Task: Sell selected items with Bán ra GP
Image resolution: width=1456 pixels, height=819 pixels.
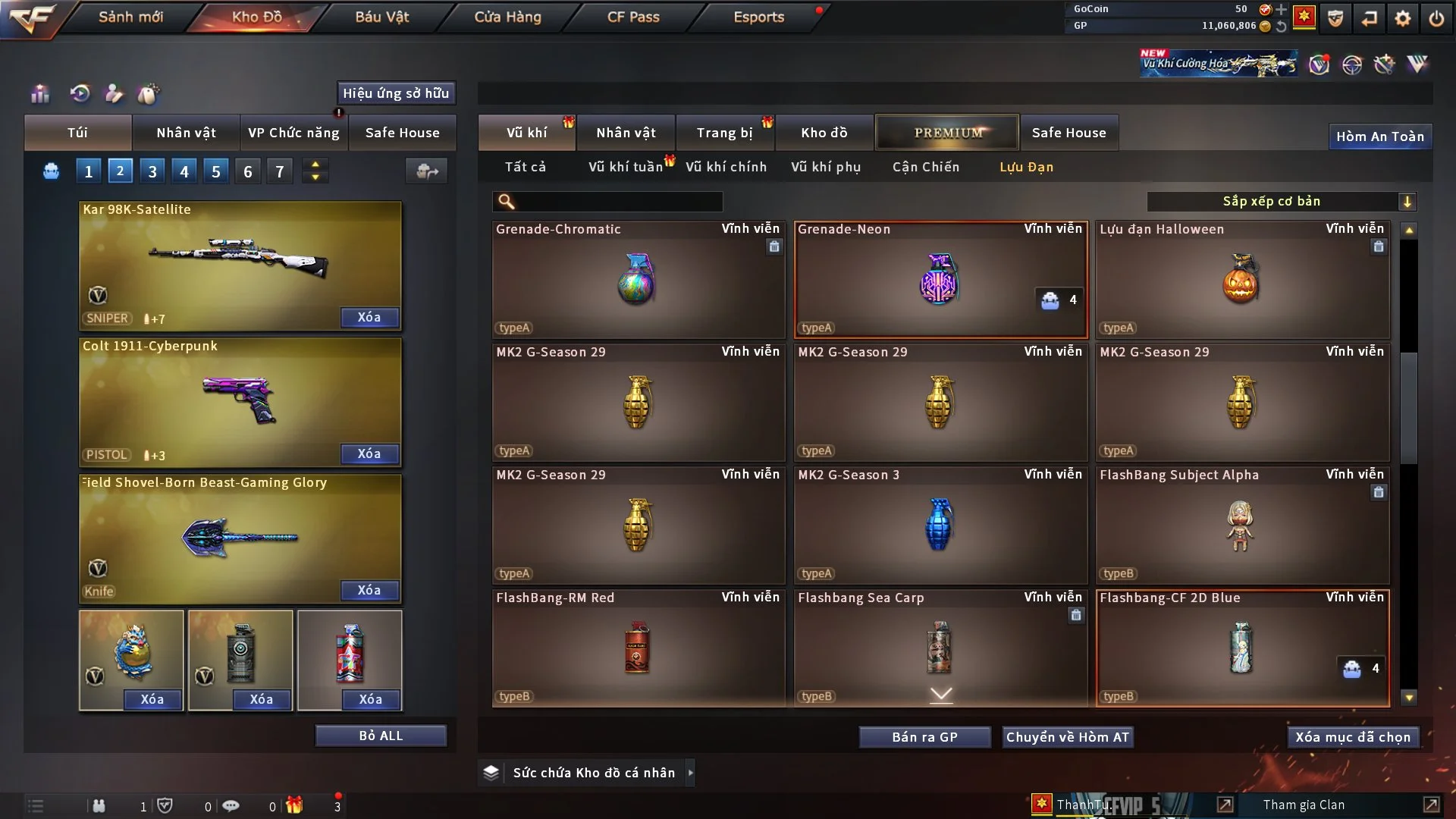Action: point(924,737)
